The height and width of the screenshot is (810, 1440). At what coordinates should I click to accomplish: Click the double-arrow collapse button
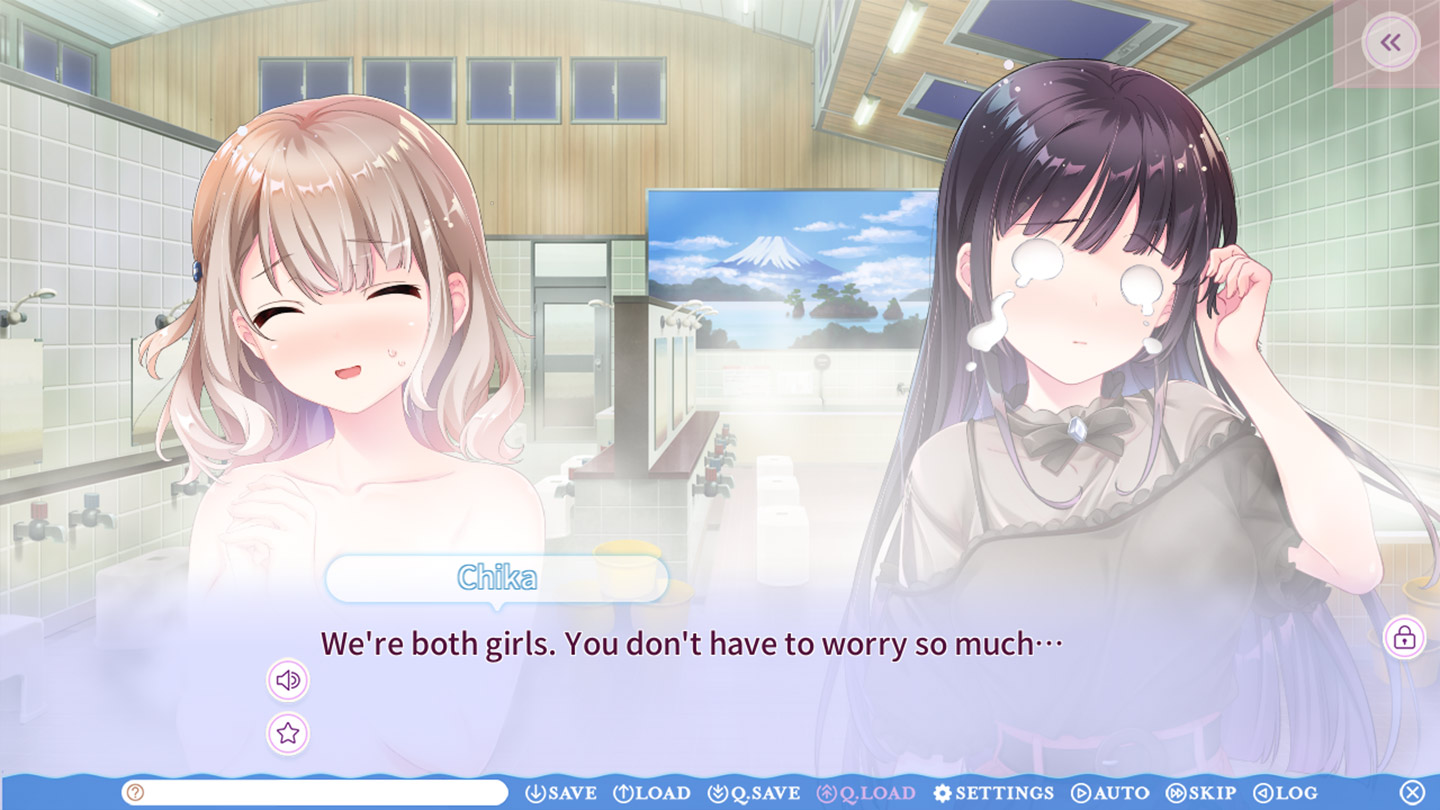pyautogui.click(x=1390, y=43)
